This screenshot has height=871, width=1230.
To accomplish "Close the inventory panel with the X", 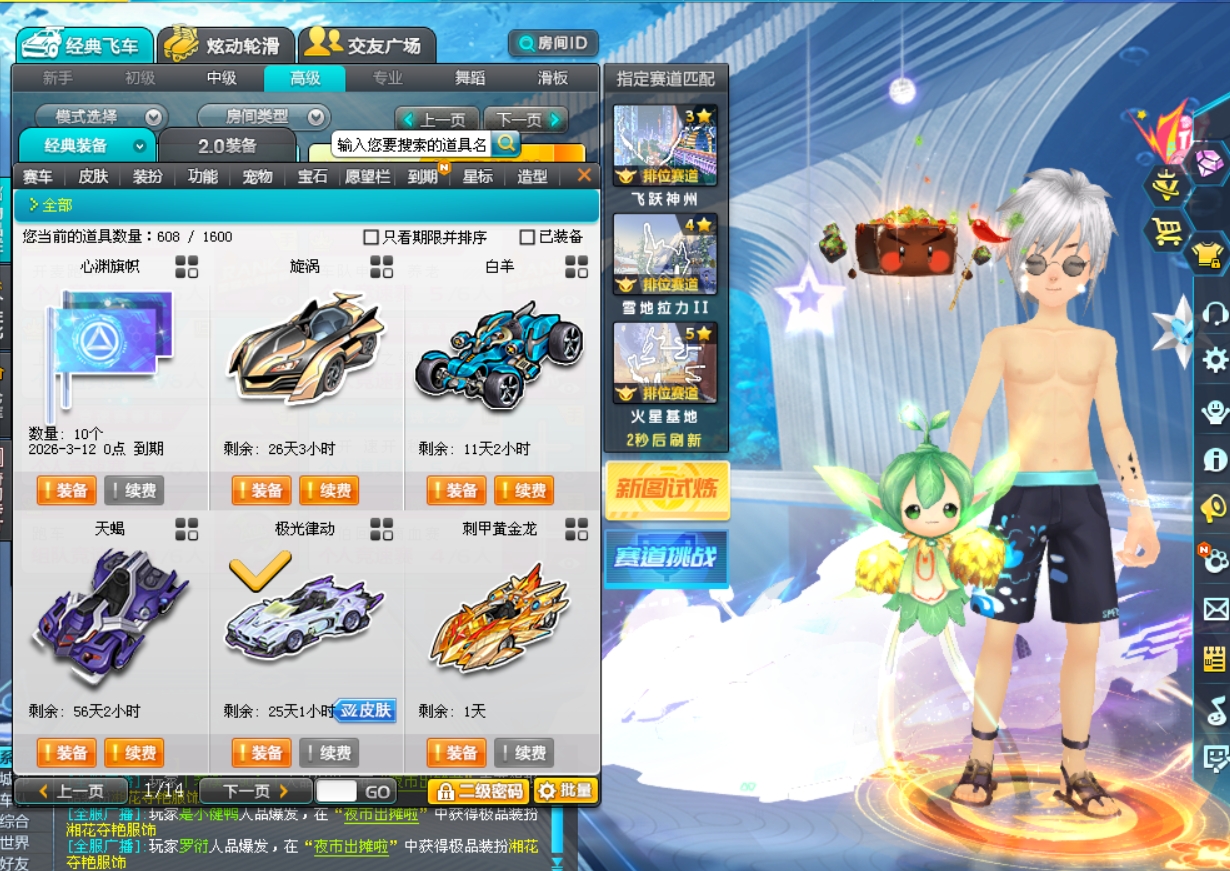I will coord(584,176).
